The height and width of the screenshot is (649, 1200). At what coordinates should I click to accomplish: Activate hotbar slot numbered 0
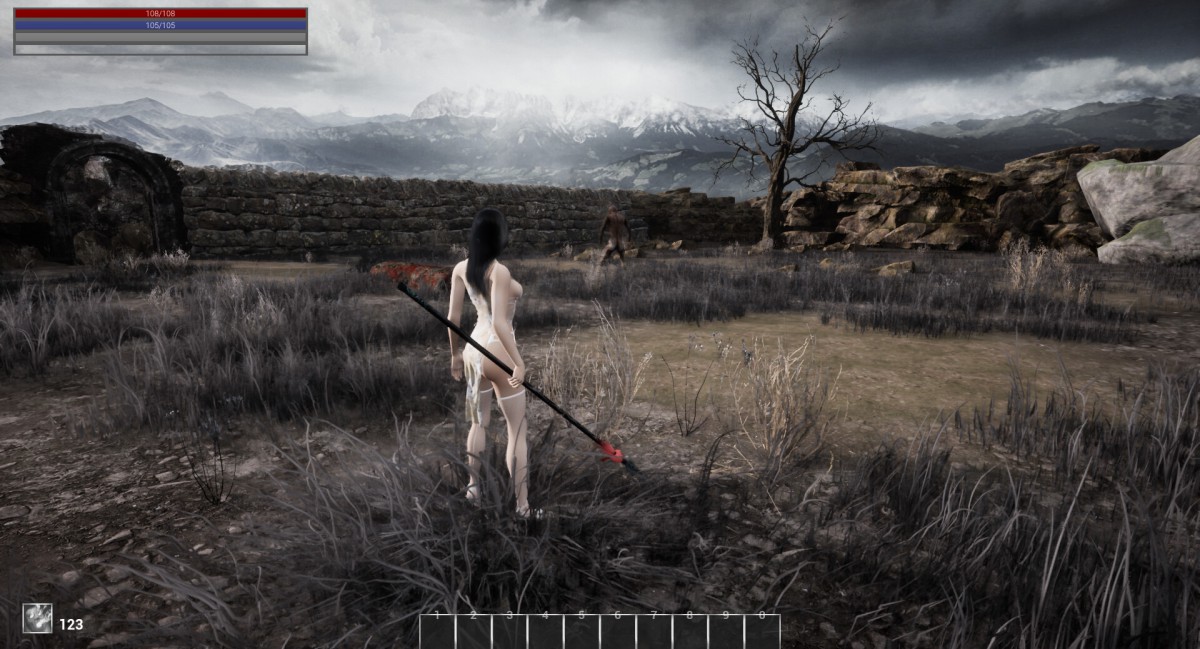coord(762,632)
